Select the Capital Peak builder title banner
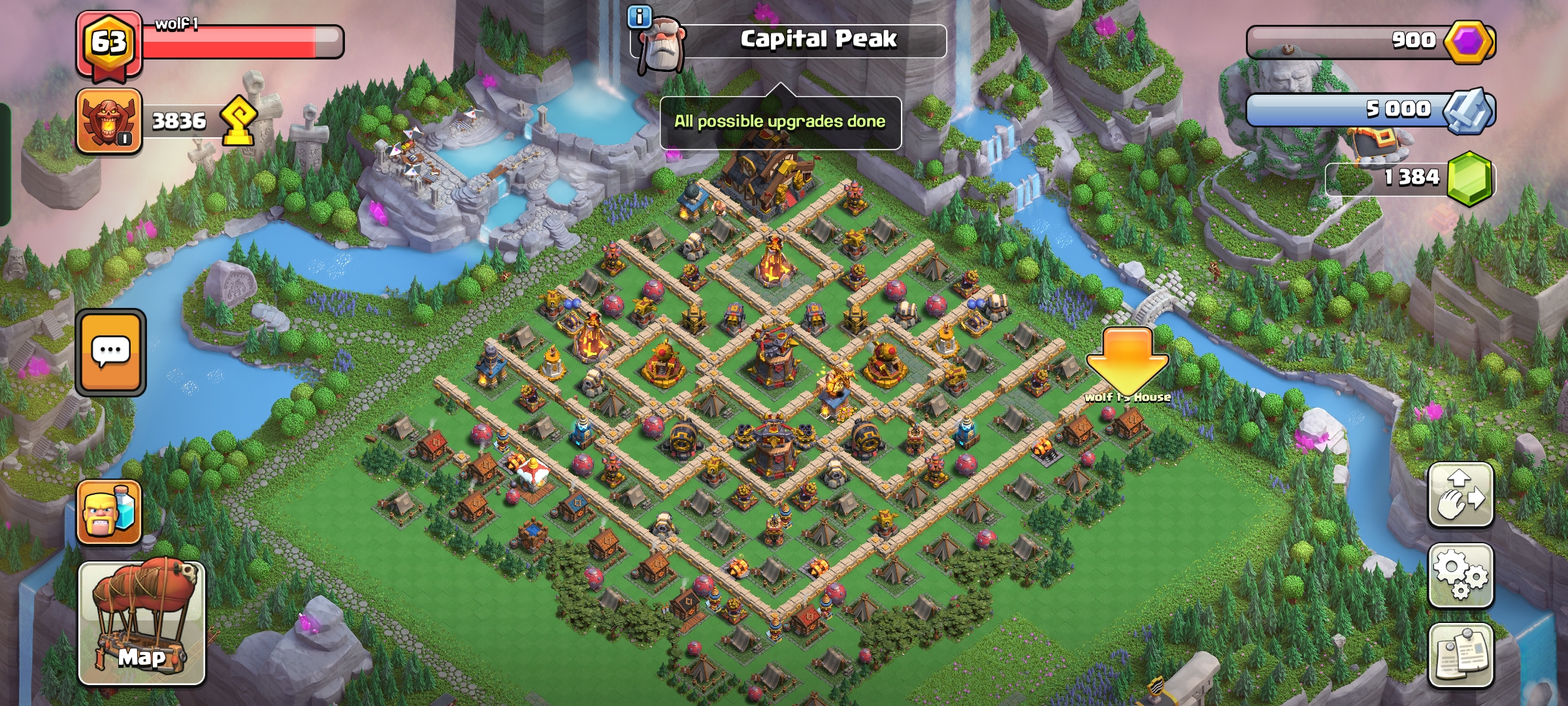 click(x=818, y=41)
